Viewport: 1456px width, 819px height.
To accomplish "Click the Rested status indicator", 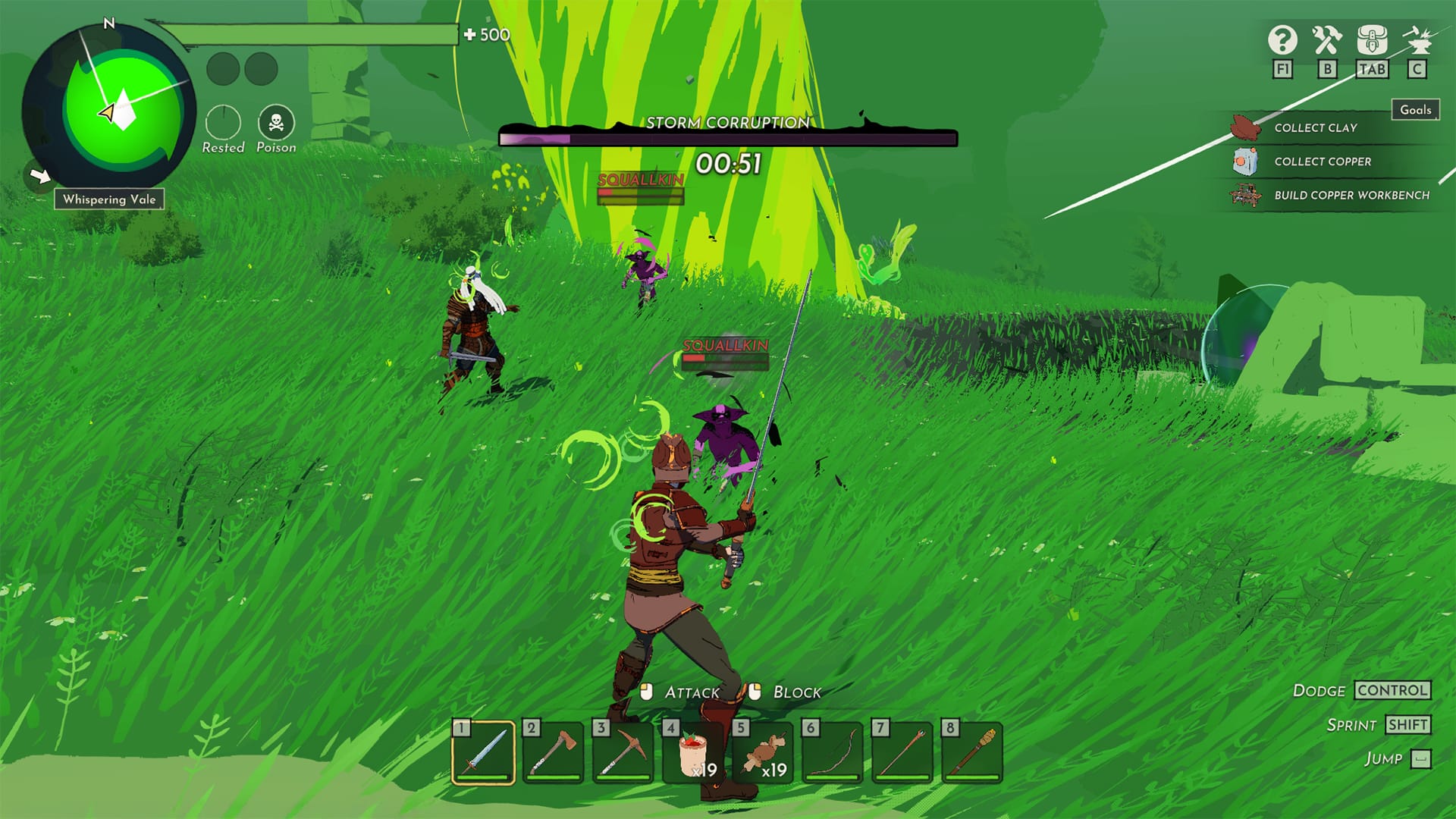I will click(222, 123).
